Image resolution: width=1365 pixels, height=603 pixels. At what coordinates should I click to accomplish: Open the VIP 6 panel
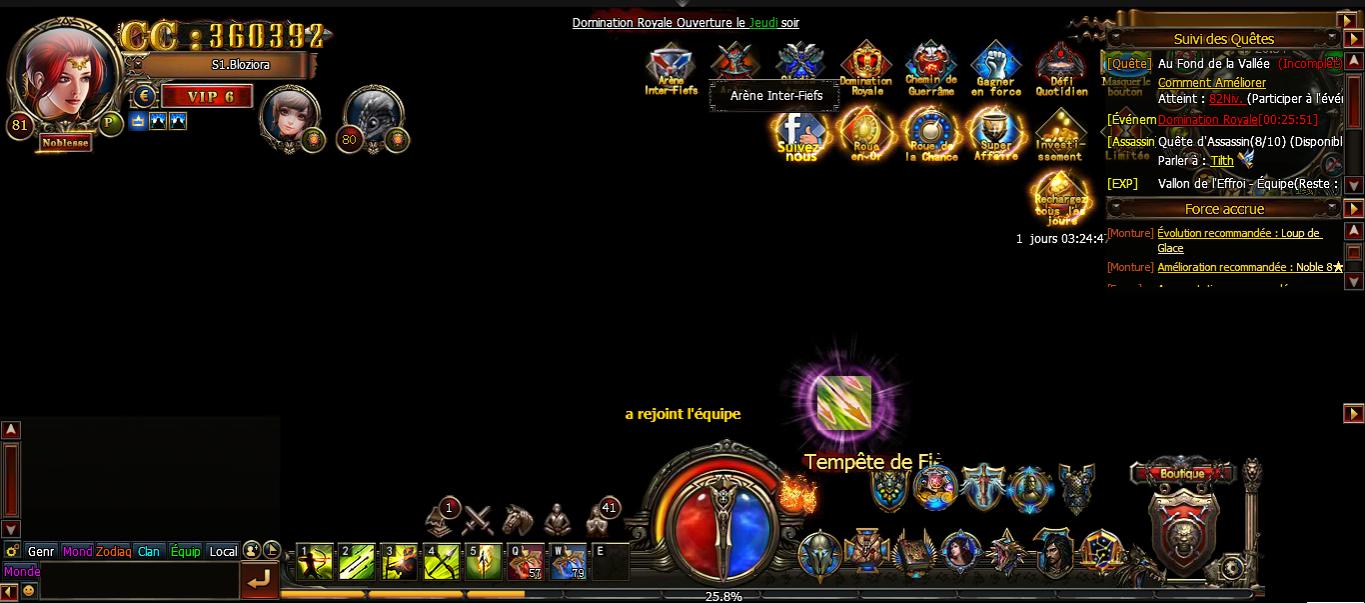(206, 97)
